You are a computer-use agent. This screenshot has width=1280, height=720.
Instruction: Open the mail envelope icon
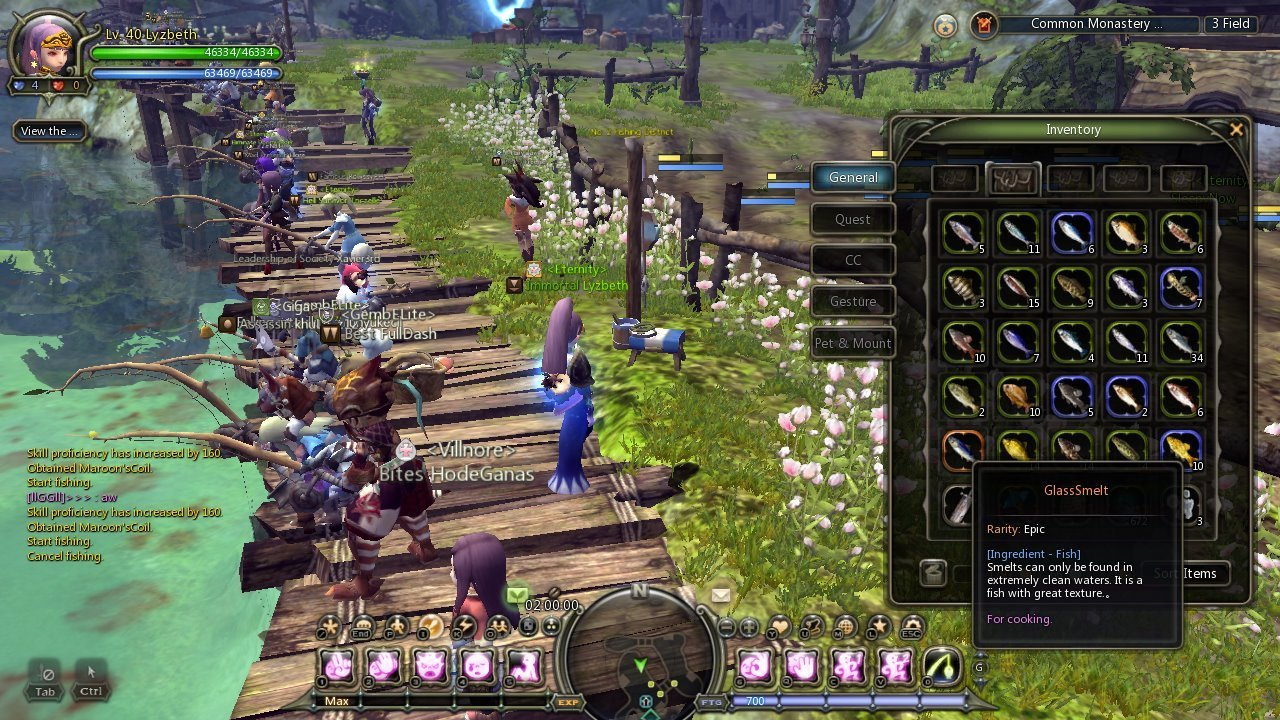pos(720,595)
